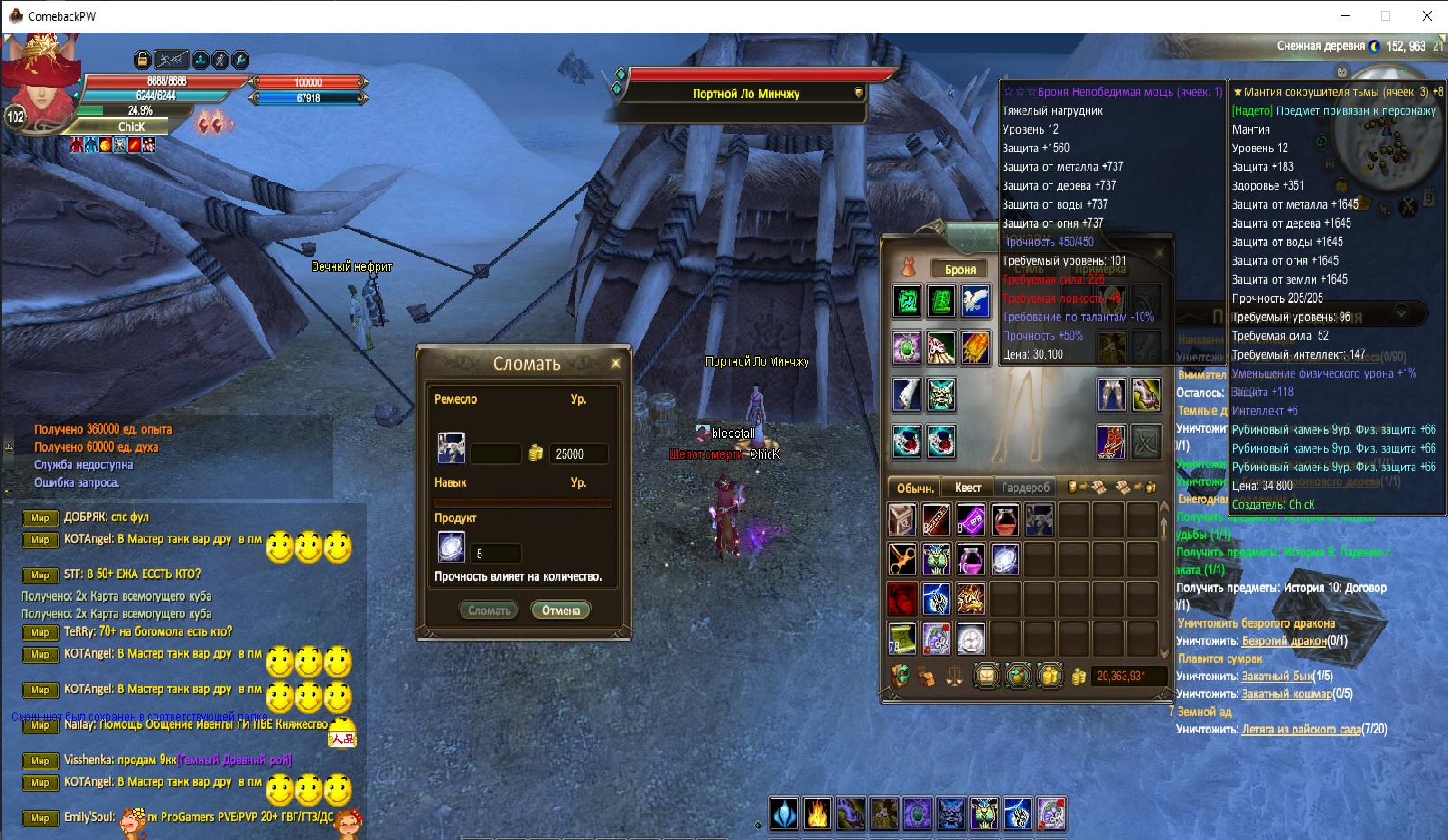Close the Сломать dialog window
Image resolution: width=1448 pixels, height=840 pixels.
pos(615,363)
